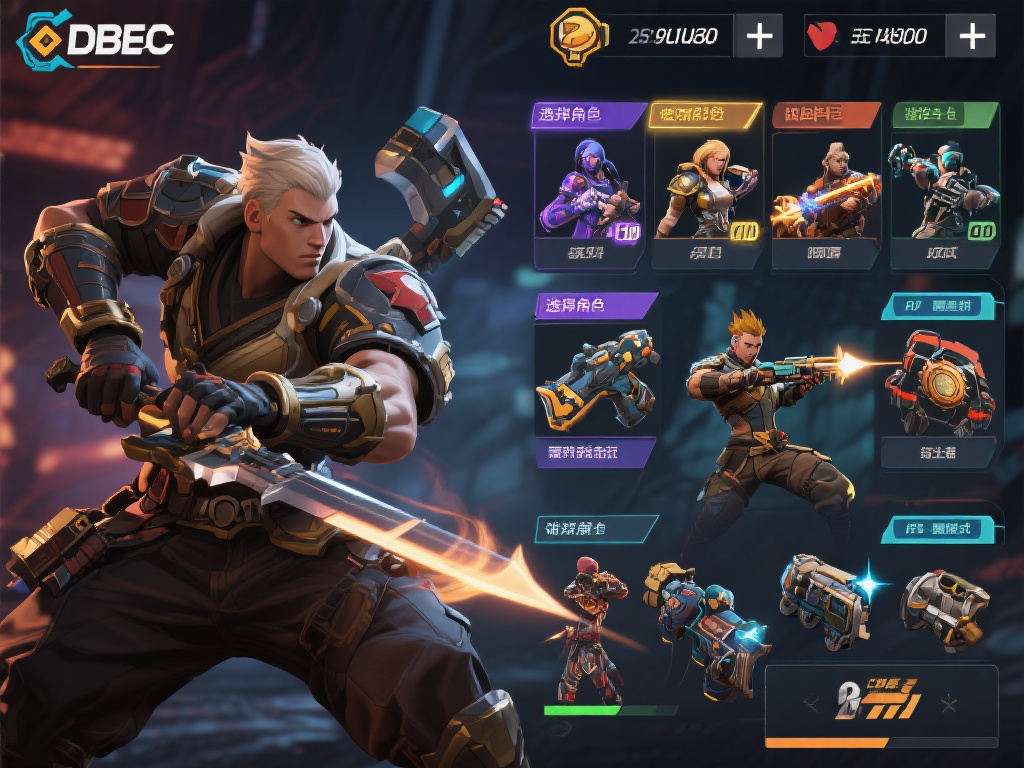Select the teal robot character card
This screenshot has height=768, width=1024.
pyautogui.click(x=945, y=190)
